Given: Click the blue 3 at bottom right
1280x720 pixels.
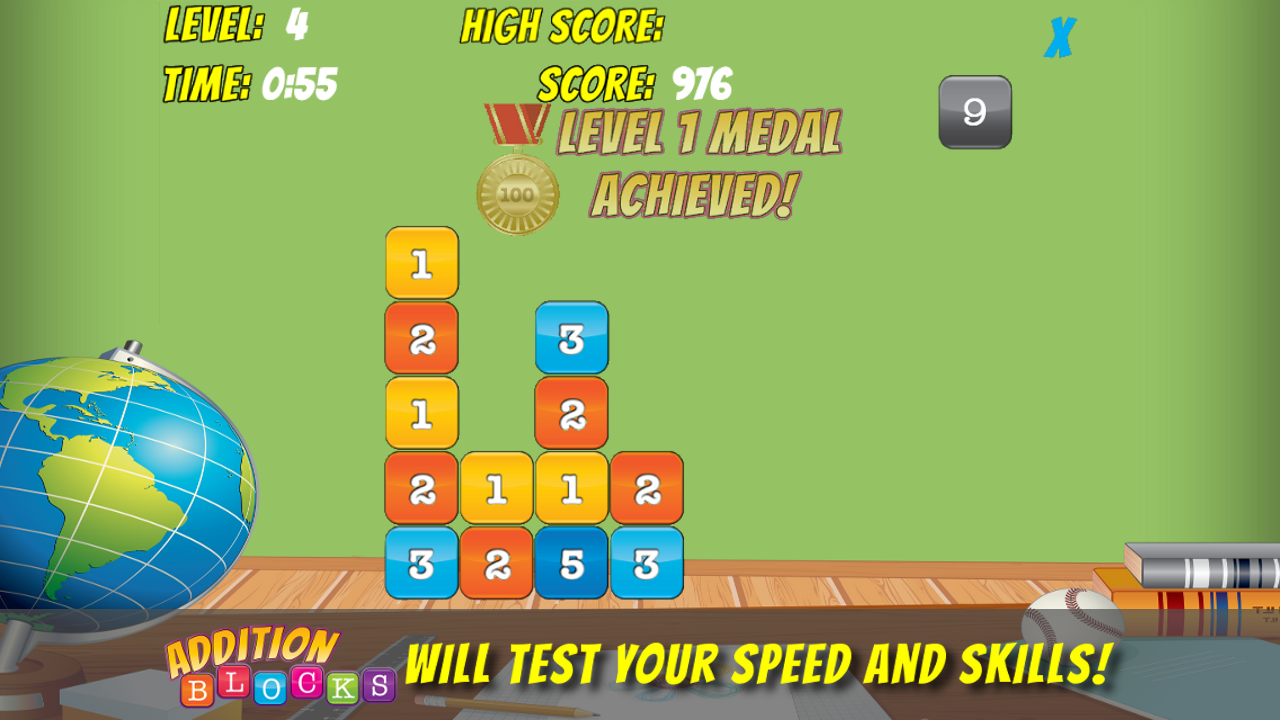Looking at the screenshot, I should (648, 565).
